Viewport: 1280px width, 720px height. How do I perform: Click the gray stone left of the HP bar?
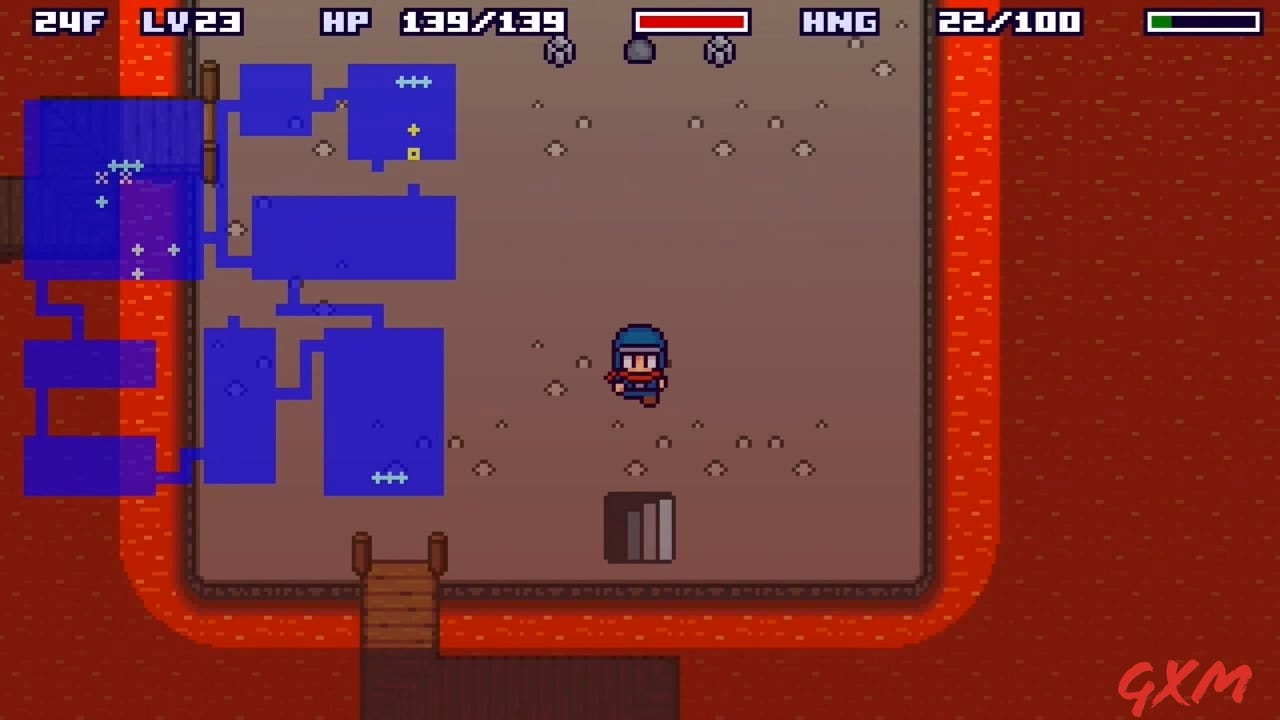(x=559, y=52)
